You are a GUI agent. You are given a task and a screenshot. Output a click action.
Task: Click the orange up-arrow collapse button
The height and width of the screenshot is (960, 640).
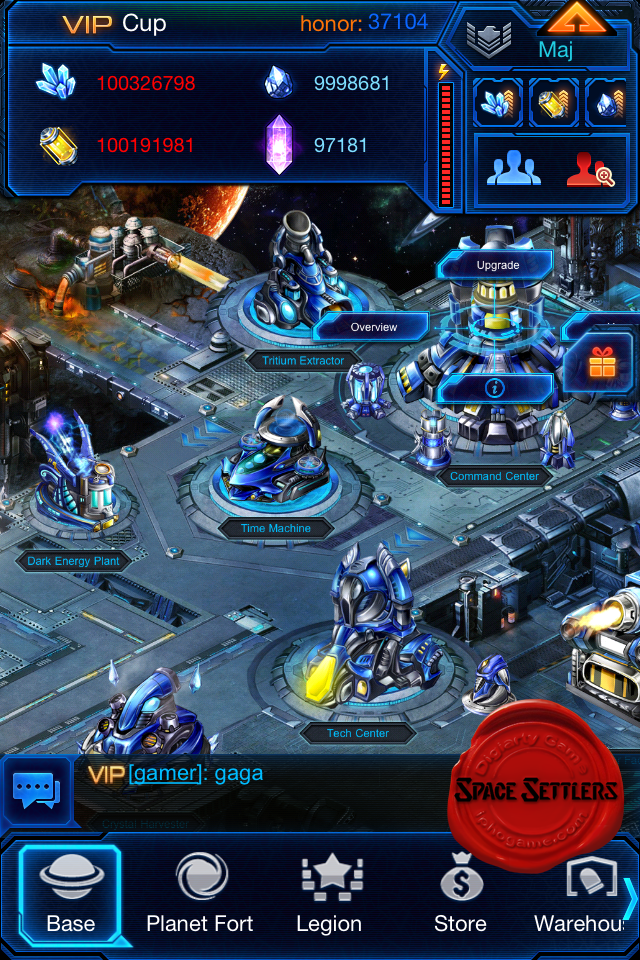[578, 19]
